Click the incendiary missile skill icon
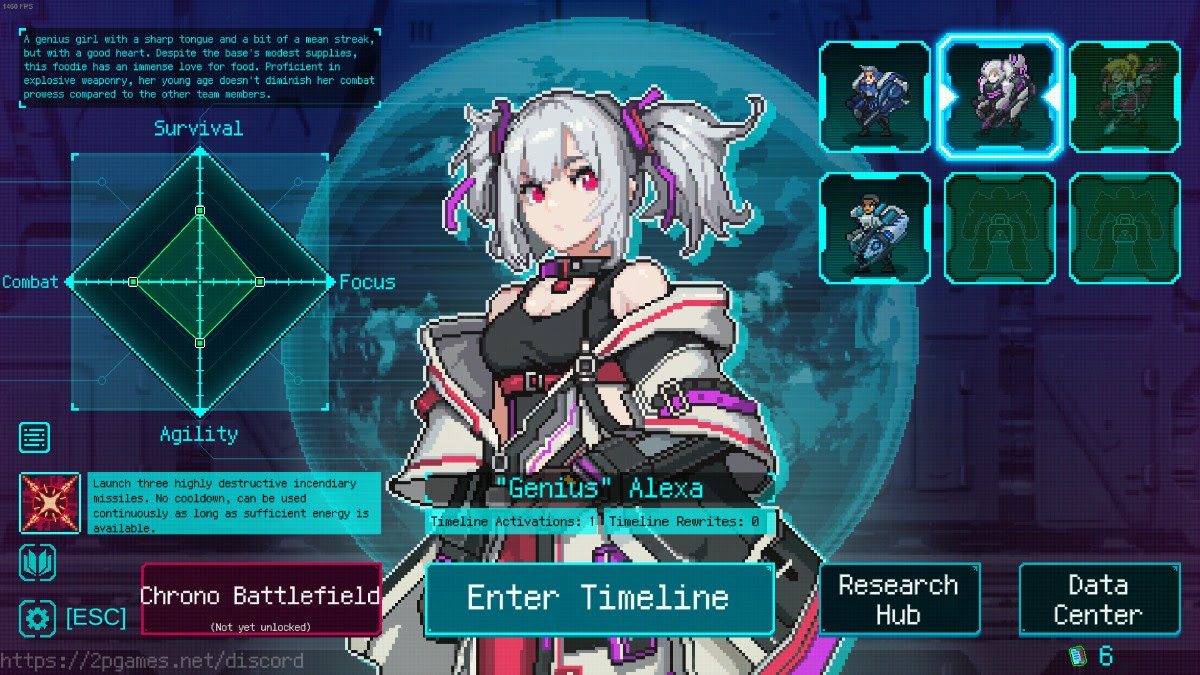 click(50, 503)
